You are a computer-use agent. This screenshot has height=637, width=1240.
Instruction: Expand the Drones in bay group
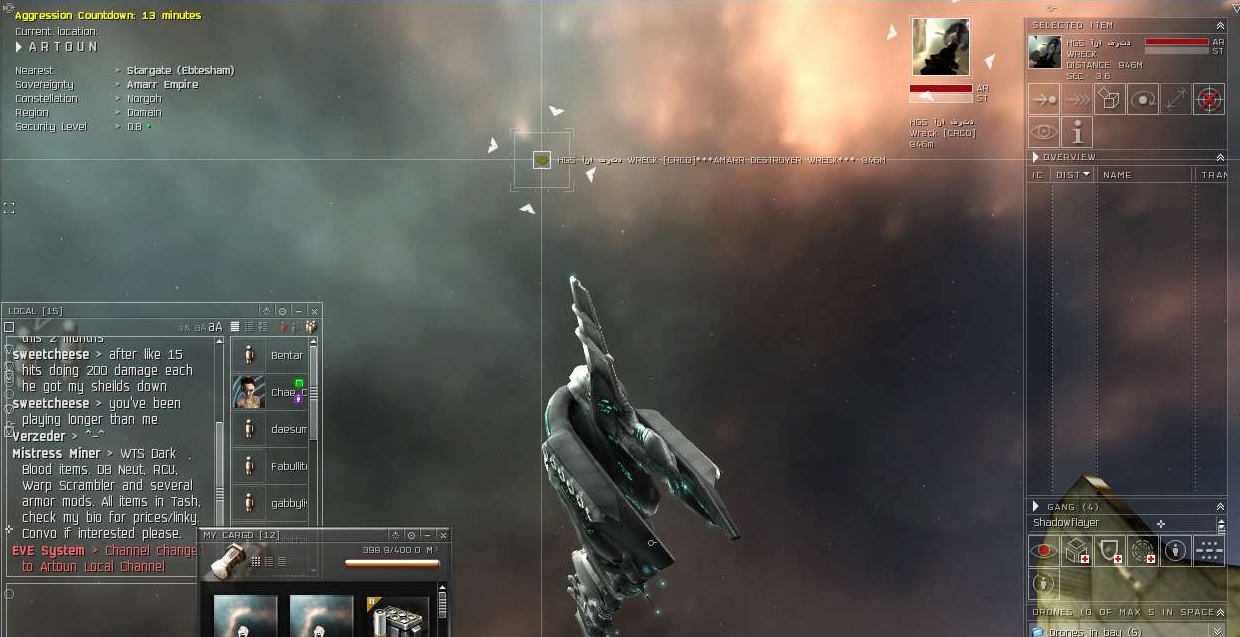tap(1217, 631)
